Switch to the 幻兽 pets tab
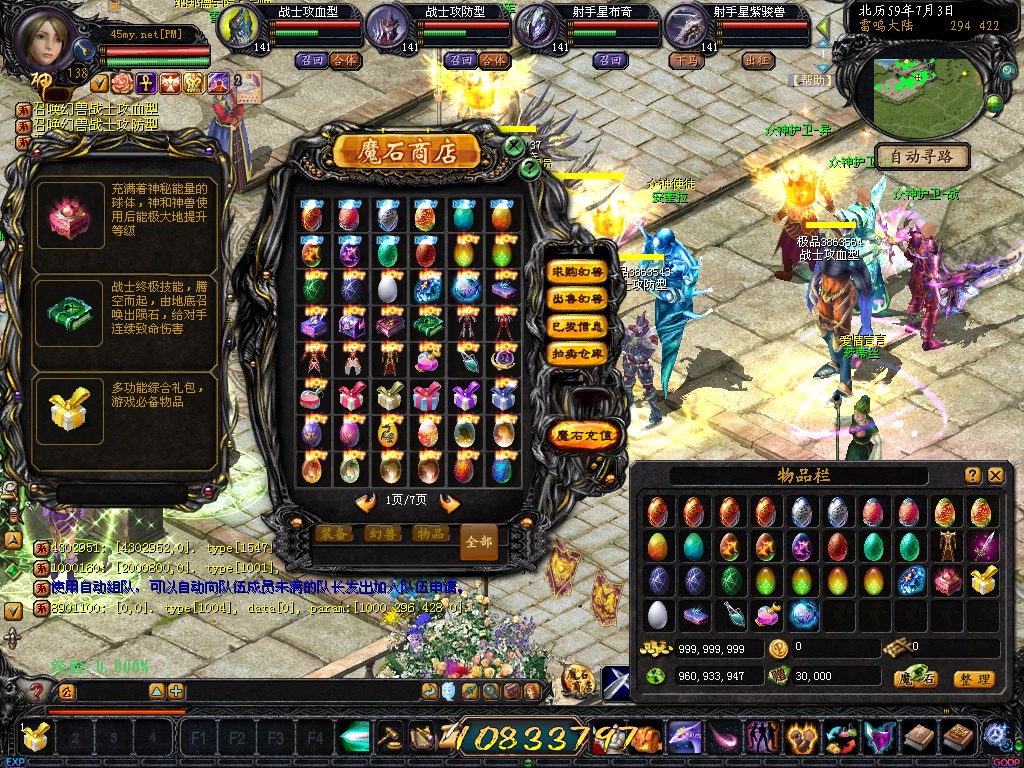Image resolution: width=1024 pixels, height=768 pixels. [382, 534]
